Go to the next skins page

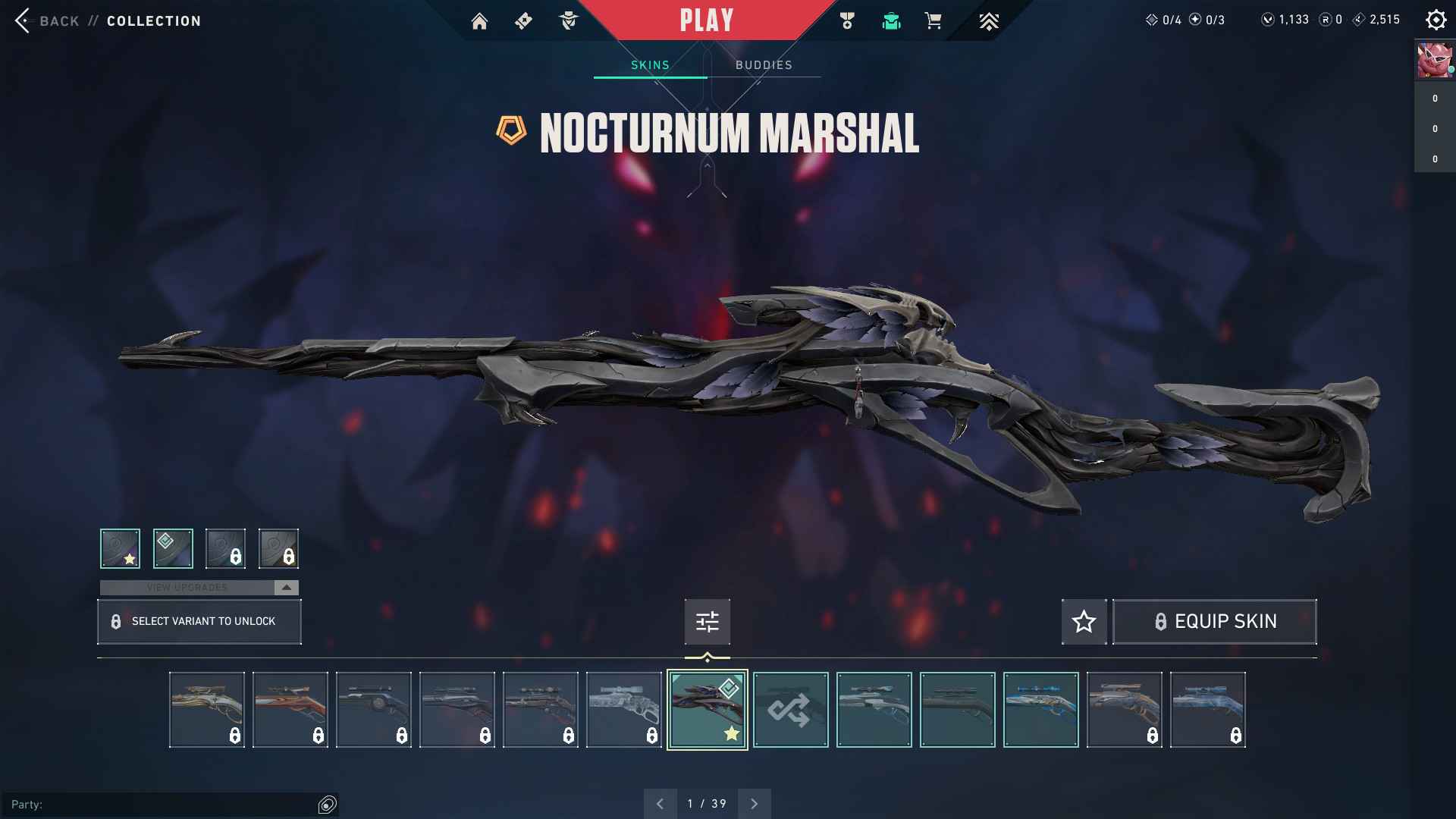coord(754,804)
